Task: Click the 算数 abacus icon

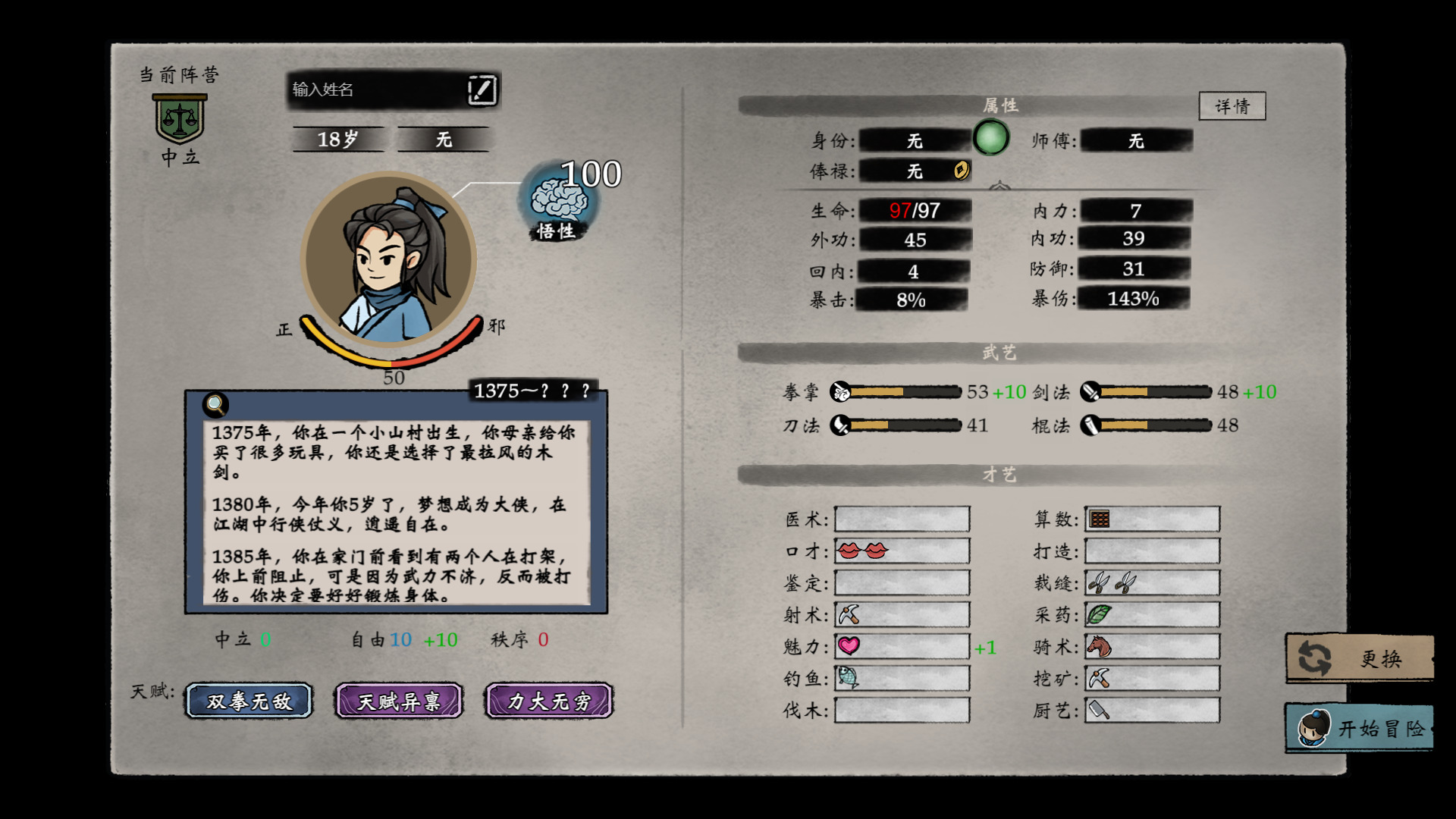Action: click(x=1099, y=519)
